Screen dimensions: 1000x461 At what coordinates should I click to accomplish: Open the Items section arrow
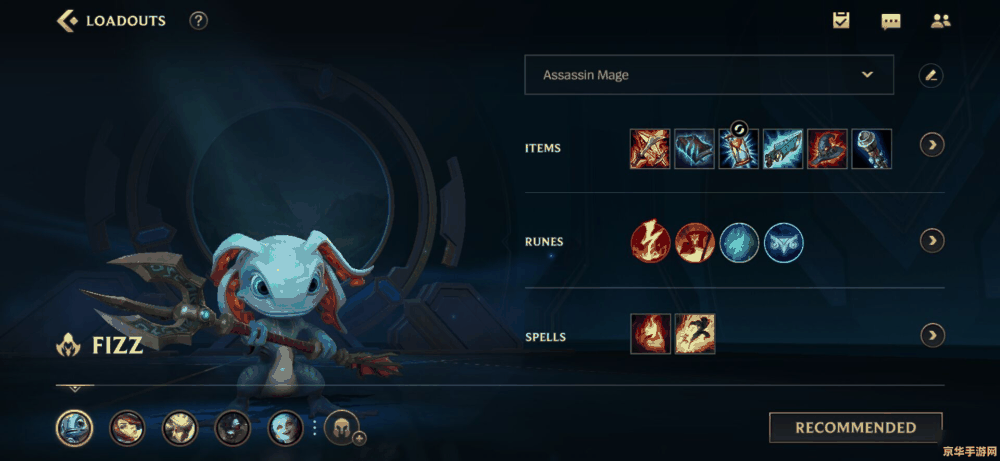point(931,146)
